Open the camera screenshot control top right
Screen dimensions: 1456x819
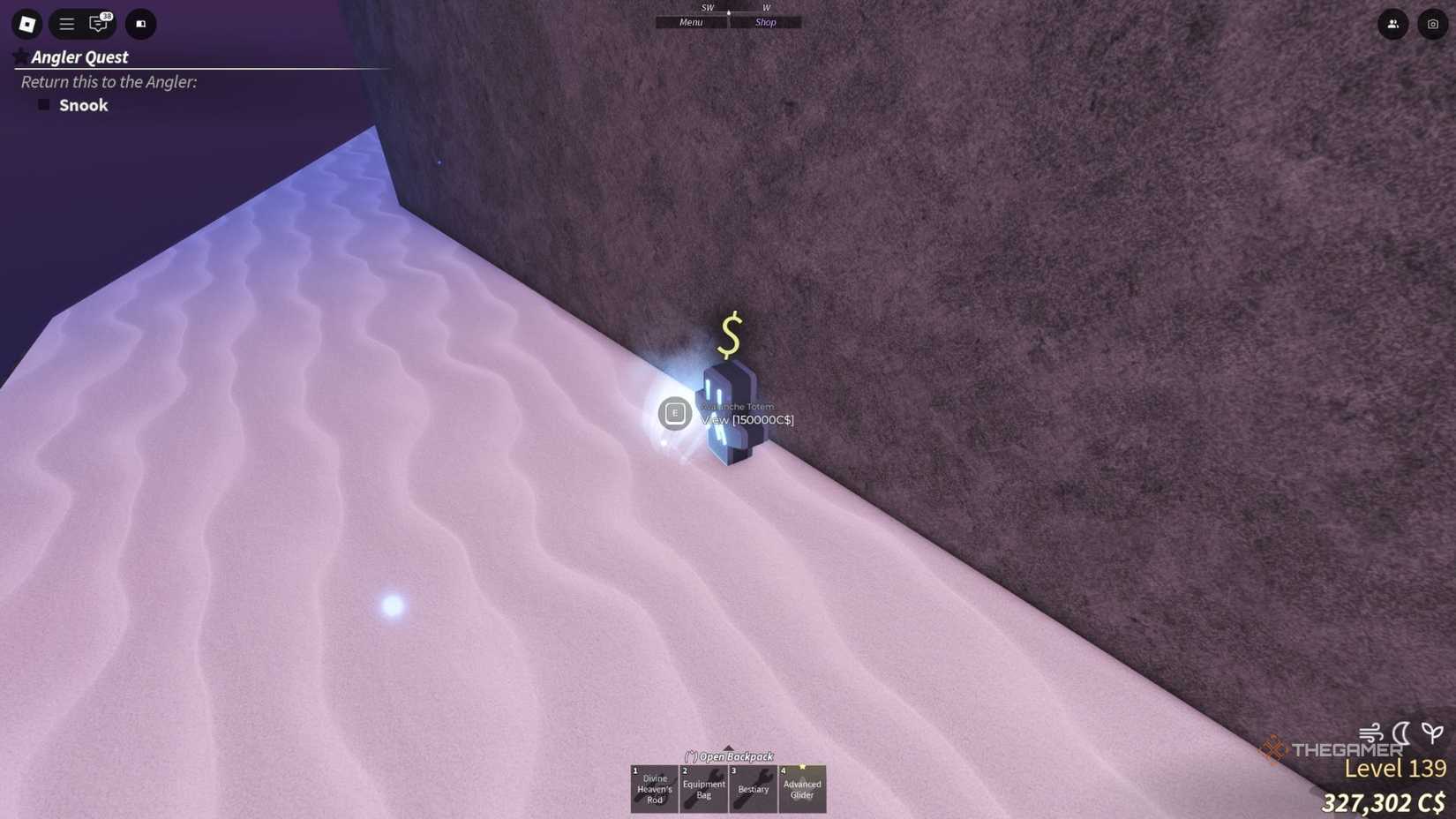pyautogui.click(x=1431, y=24)
